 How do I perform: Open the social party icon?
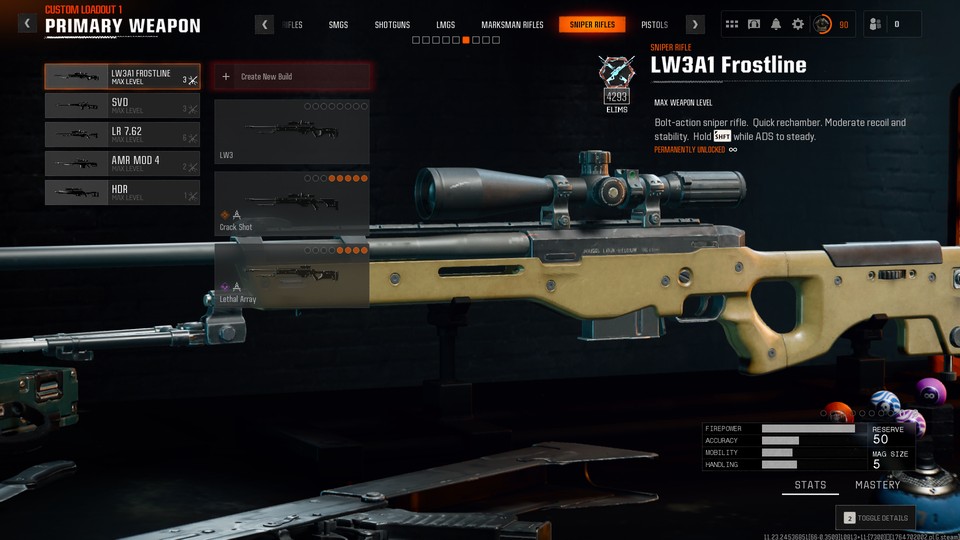point(874,24)
